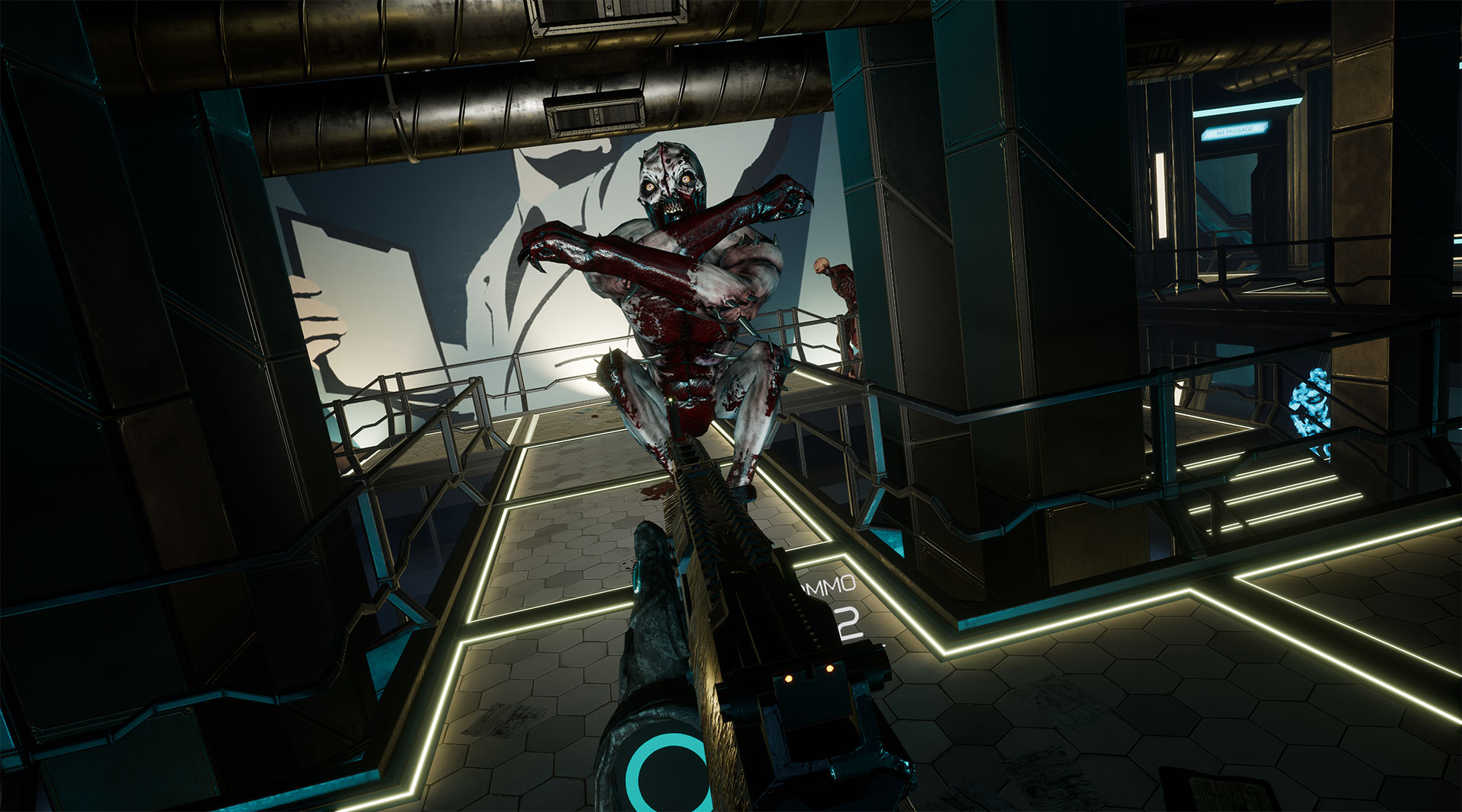Click the N9 PASSAGE illuminated sign
This screenshot has width=1462, height=812.
point(1234,131)
